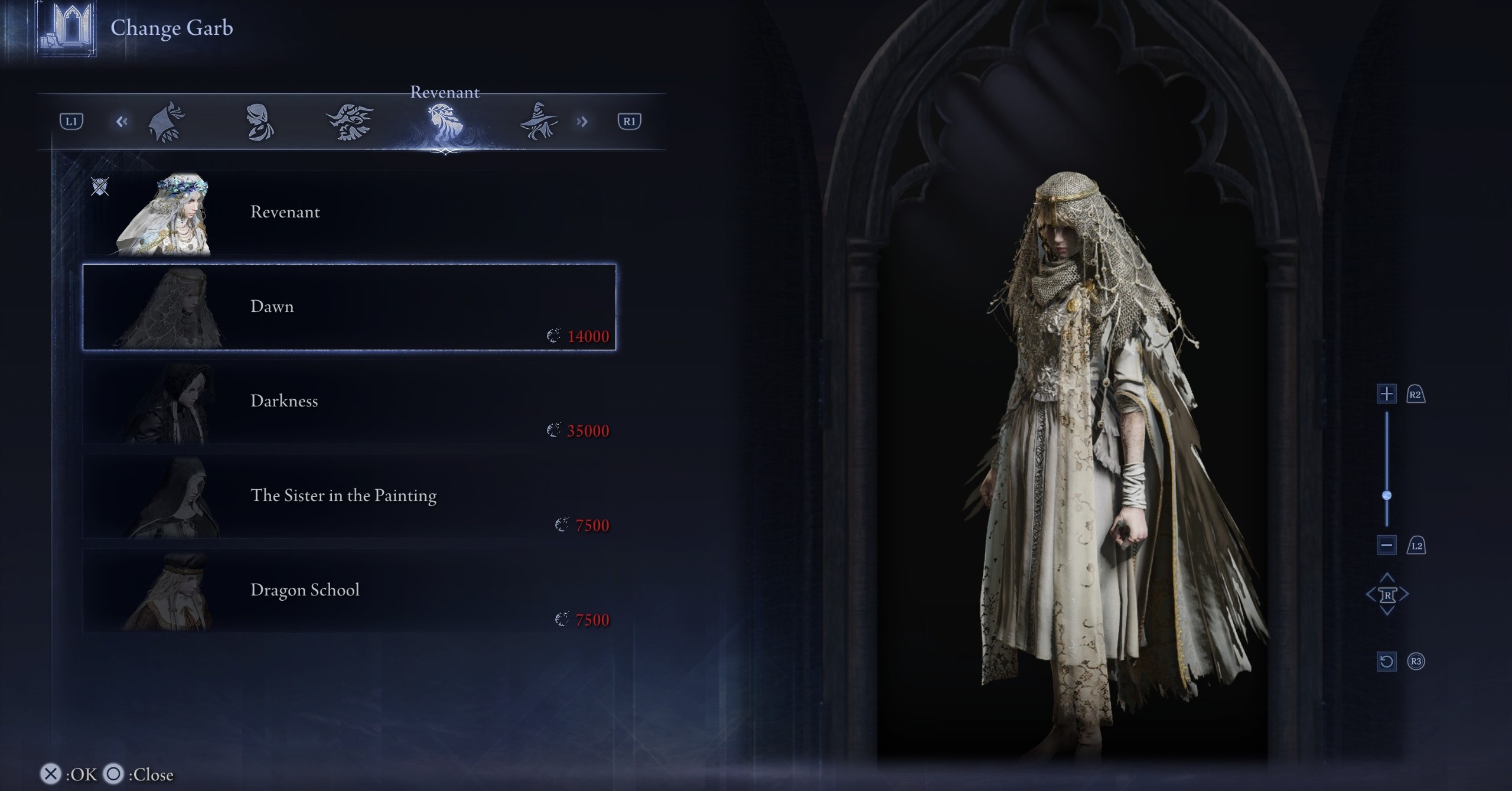Image resolution: width=1512 pixels, height=791 pixels.
Task: Adjust the preview zoom slider handle
Action: pyautogui.click(x=1387, y=495)
